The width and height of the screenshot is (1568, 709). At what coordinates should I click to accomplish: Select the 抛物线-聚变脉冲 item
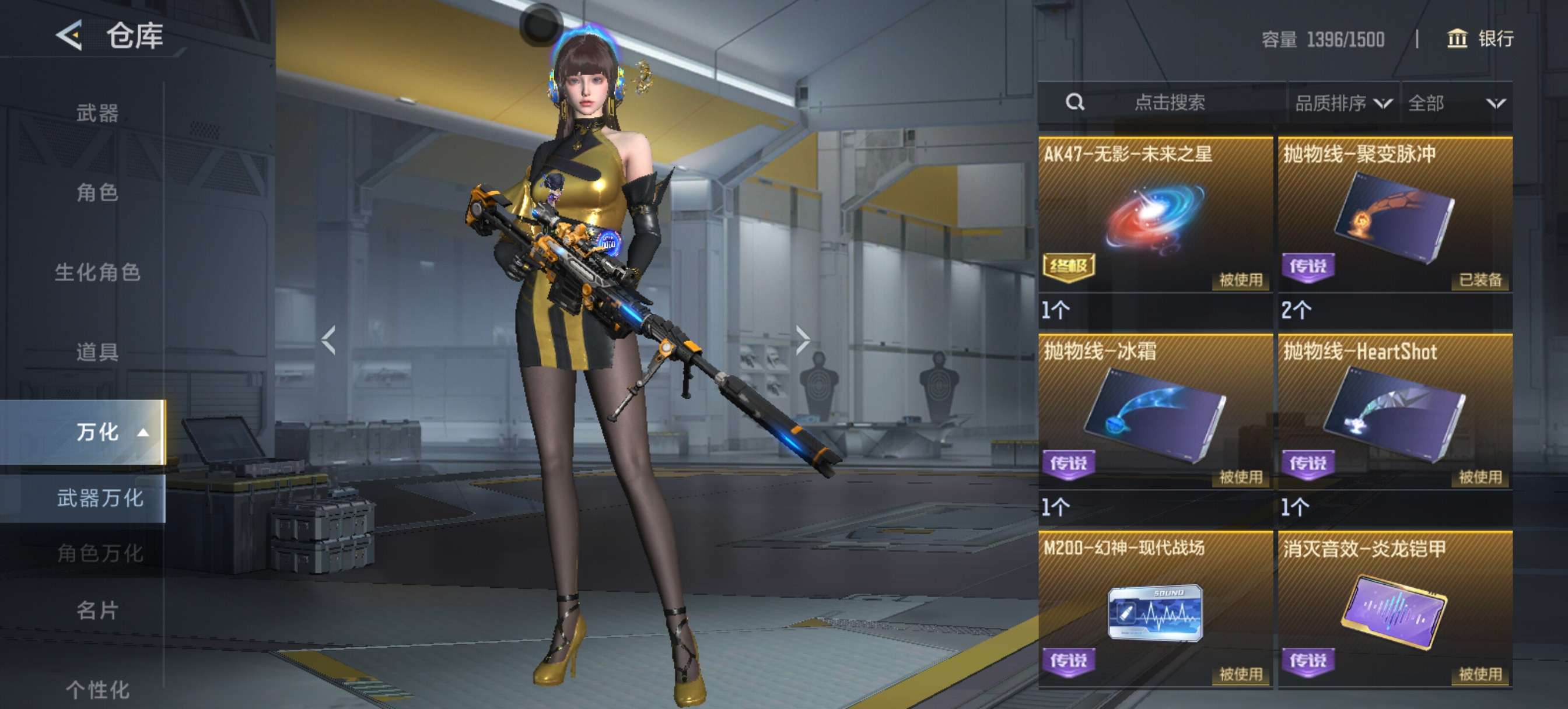click(1395, 216)
